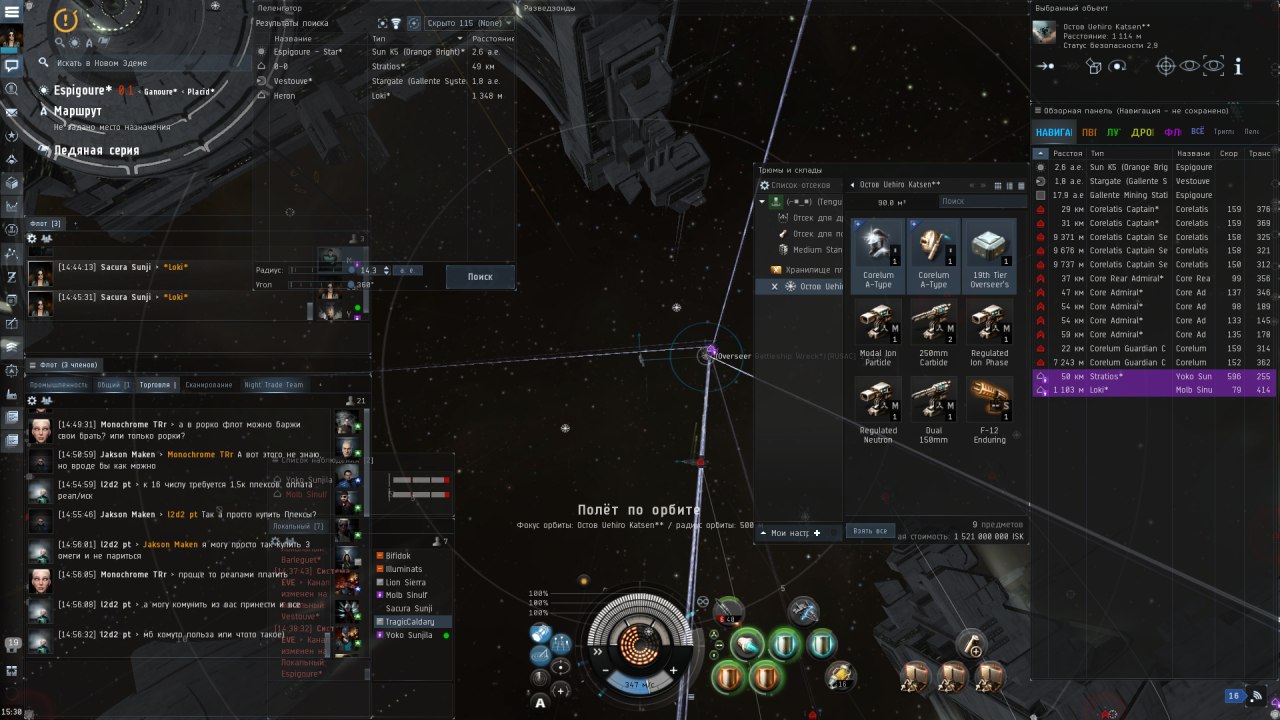Image resolution: width=1280 pixels, height=720 pixels.
Task: Click the search field Искать в Новом Эдеме
Action: [140, 63]
